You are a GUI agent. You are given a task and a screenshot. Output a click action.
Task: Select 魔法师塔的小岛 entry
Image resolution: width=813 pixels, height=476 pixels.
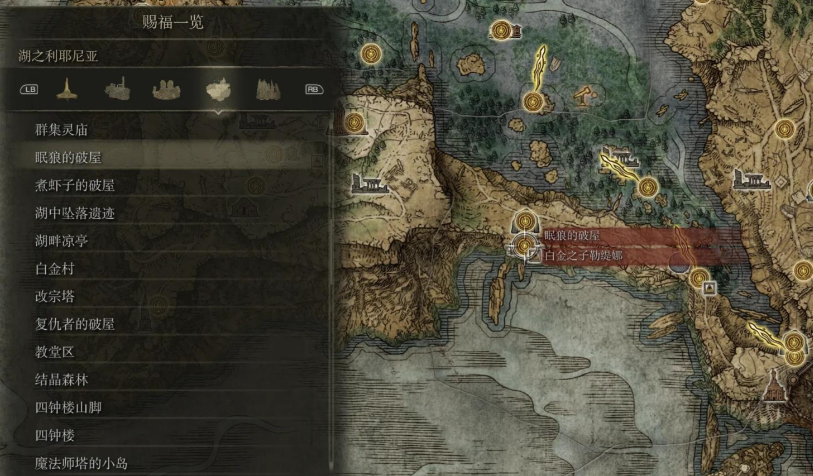click(81, 464)
